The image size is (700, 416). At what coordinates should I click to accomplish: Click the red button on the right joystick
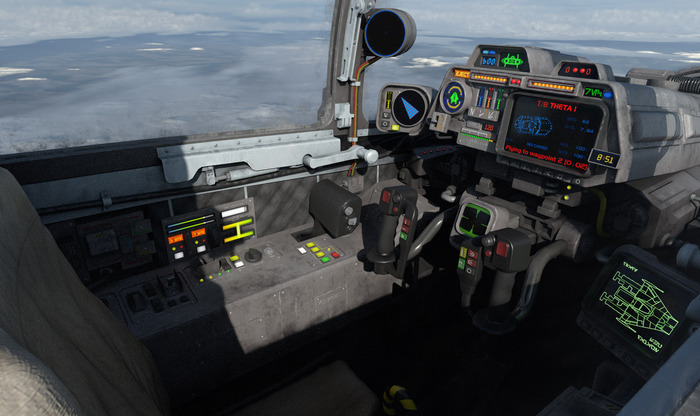(x=501, y=250)
